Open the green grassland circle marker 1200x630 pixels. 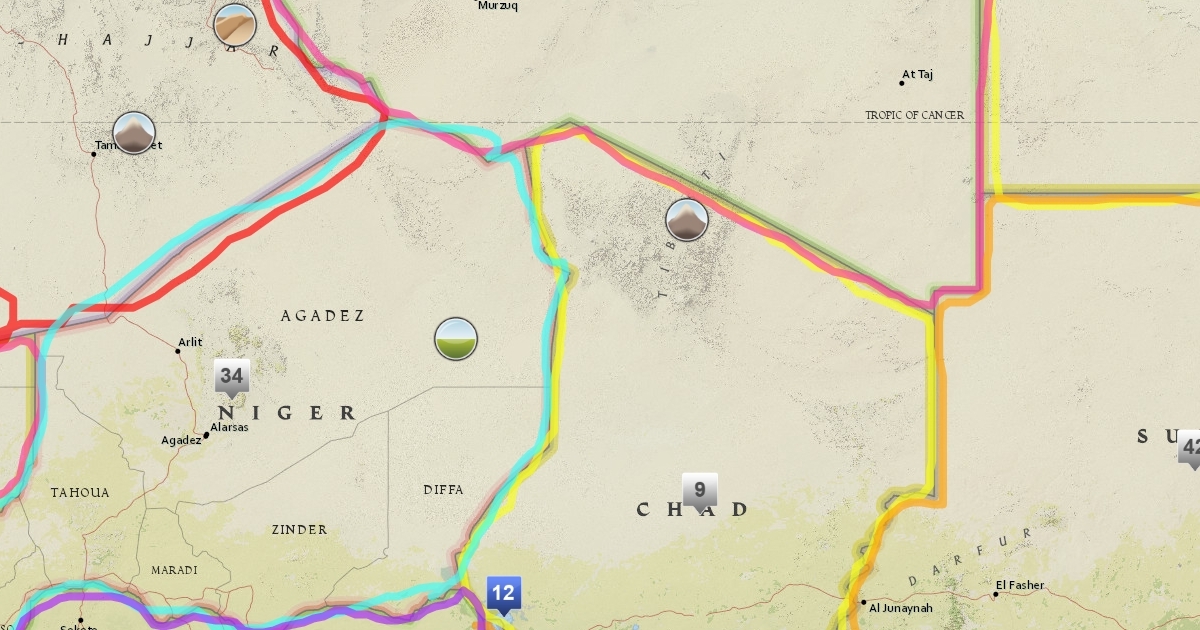coord(456,340)
